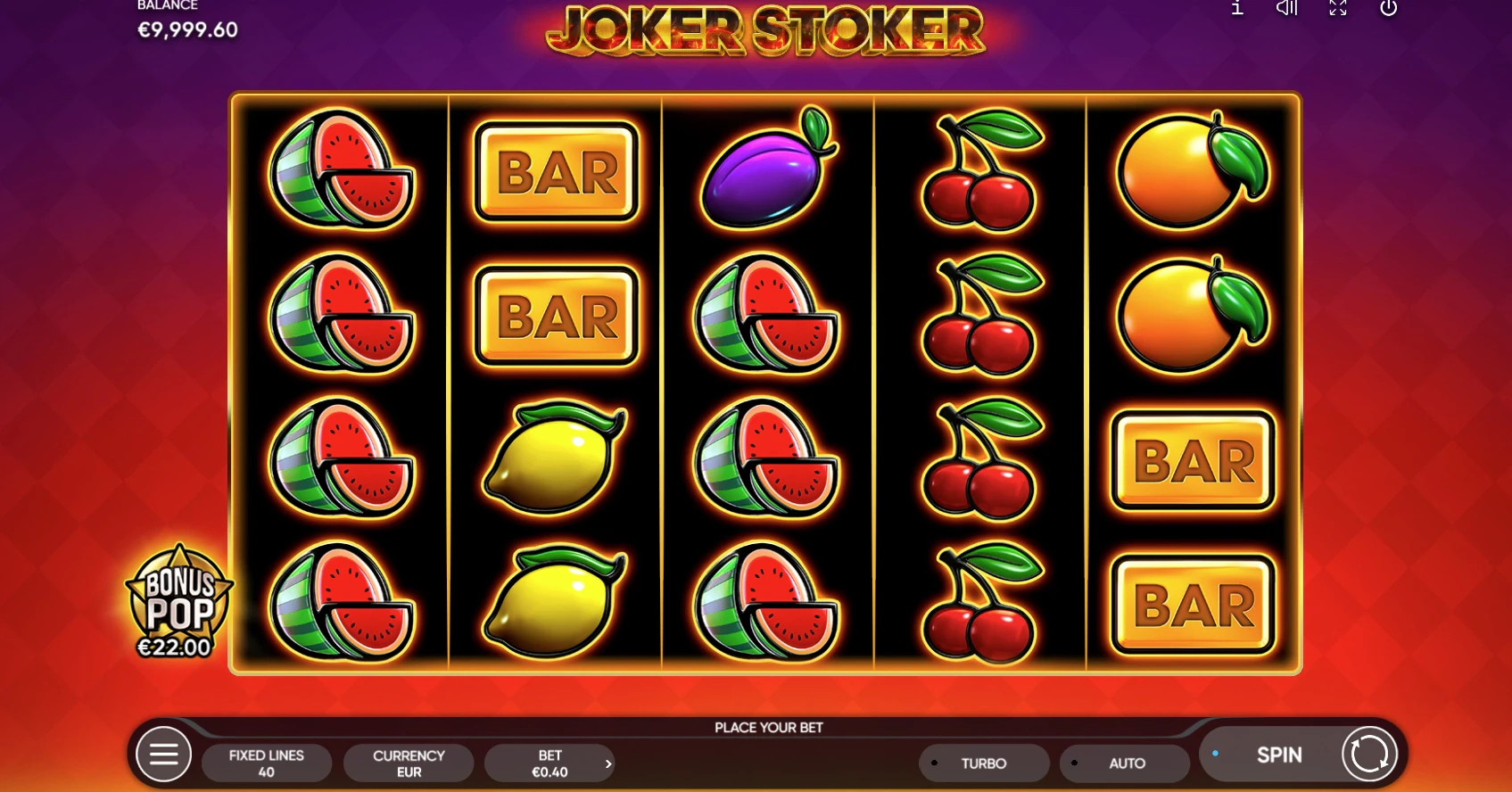The height and width of the screenshot is (792, 1512).
Task: Click the Currency EUR panel
Action: click(x=409, y=763)
